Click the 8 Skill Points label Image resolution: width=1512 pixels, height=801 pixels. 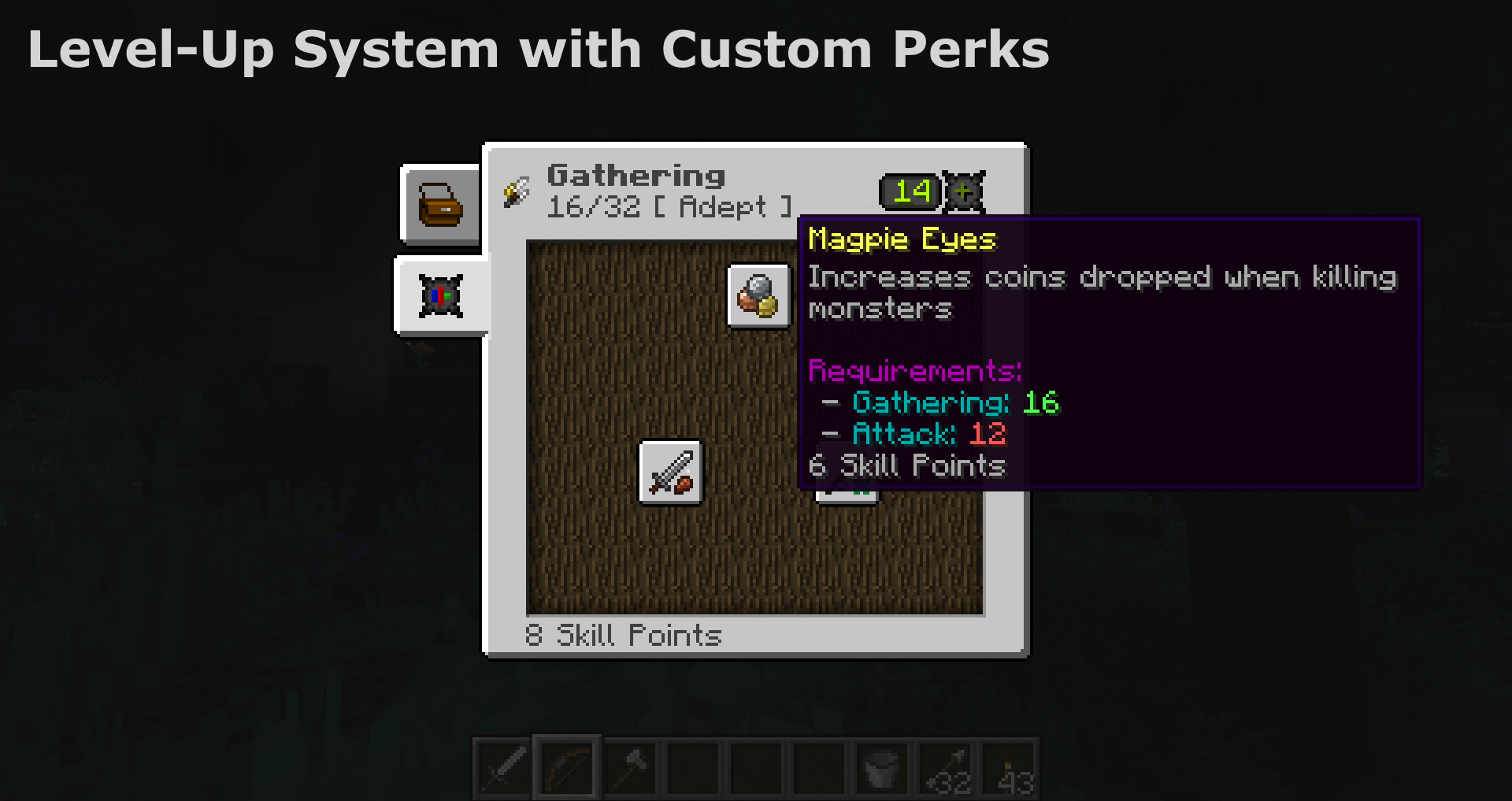(x=623, y=636)
